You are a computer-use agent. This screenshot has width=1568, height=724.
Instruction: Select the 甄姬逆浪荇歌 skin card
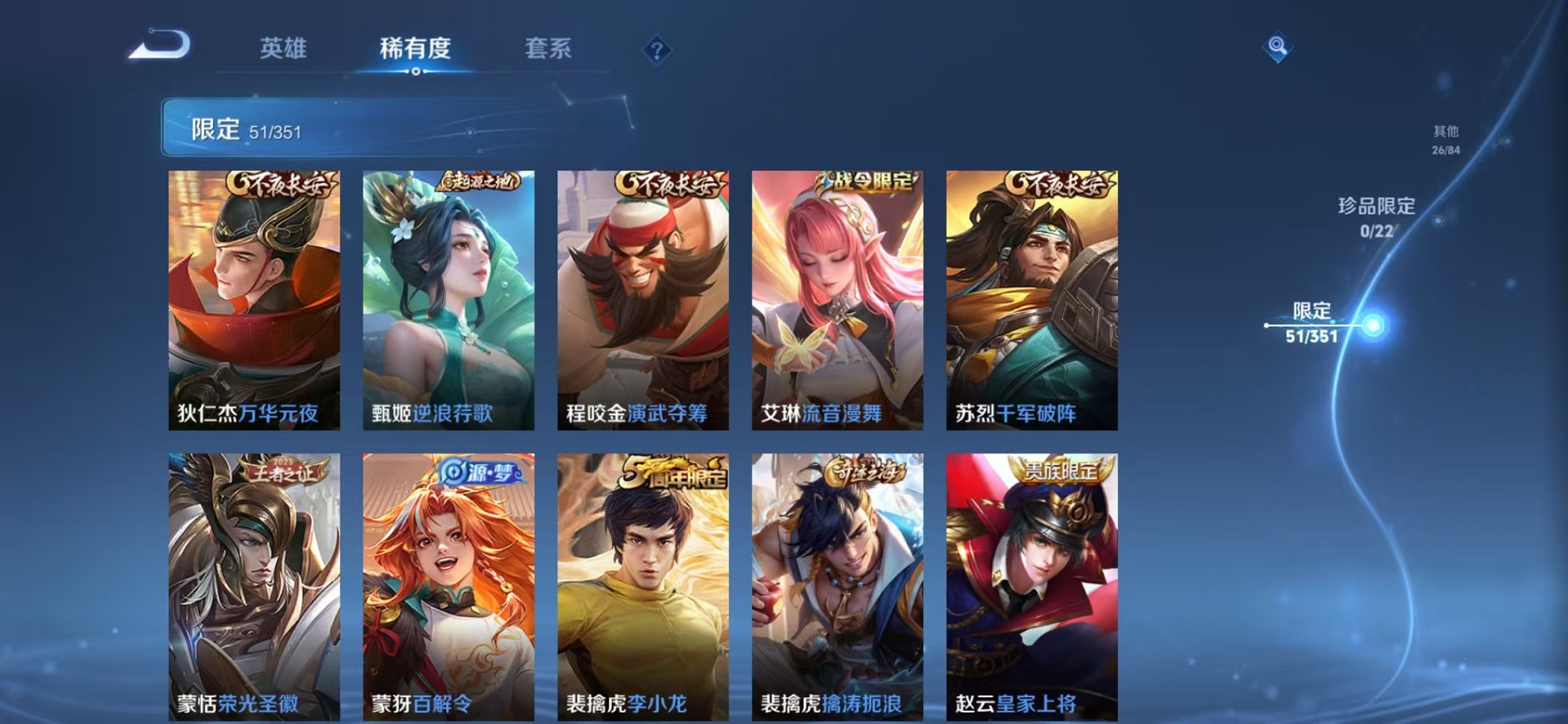point(446,300)
